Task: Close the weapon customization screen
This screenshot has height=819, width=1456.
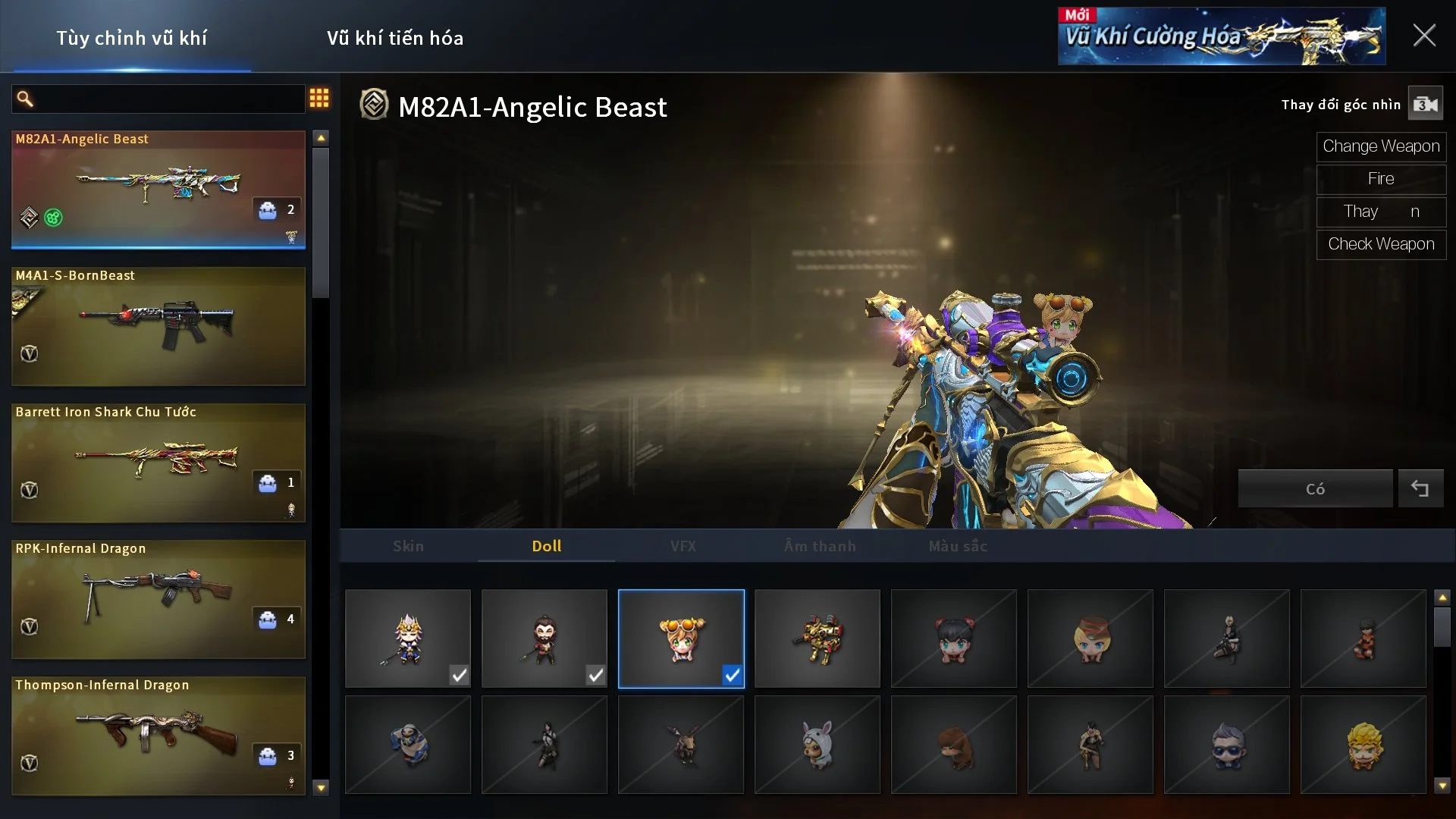Action: pyautogui.click(x=1423, y=36)
